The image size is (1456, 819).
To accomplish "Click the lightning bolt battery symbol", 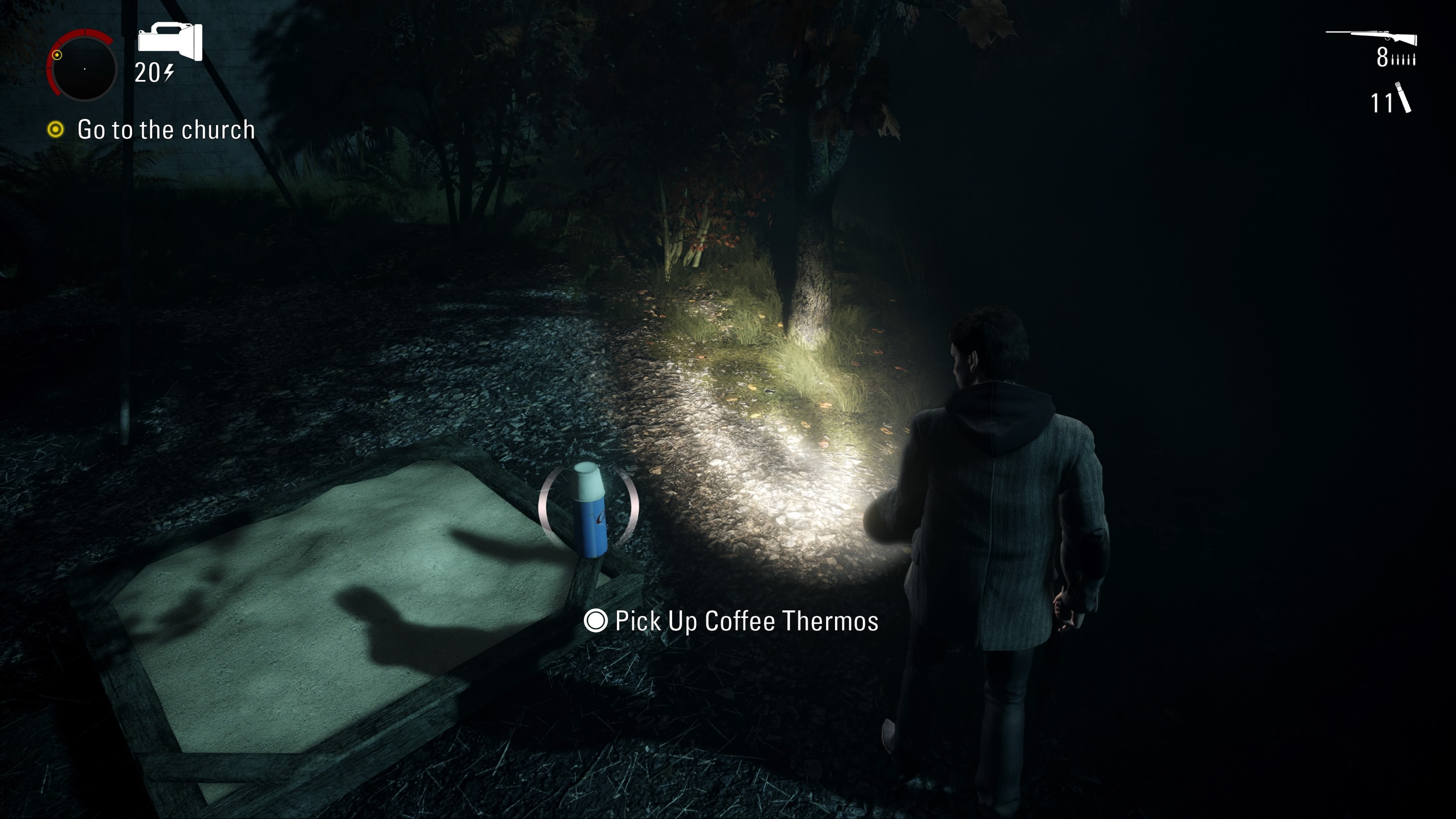I will (x=169, y=73).
